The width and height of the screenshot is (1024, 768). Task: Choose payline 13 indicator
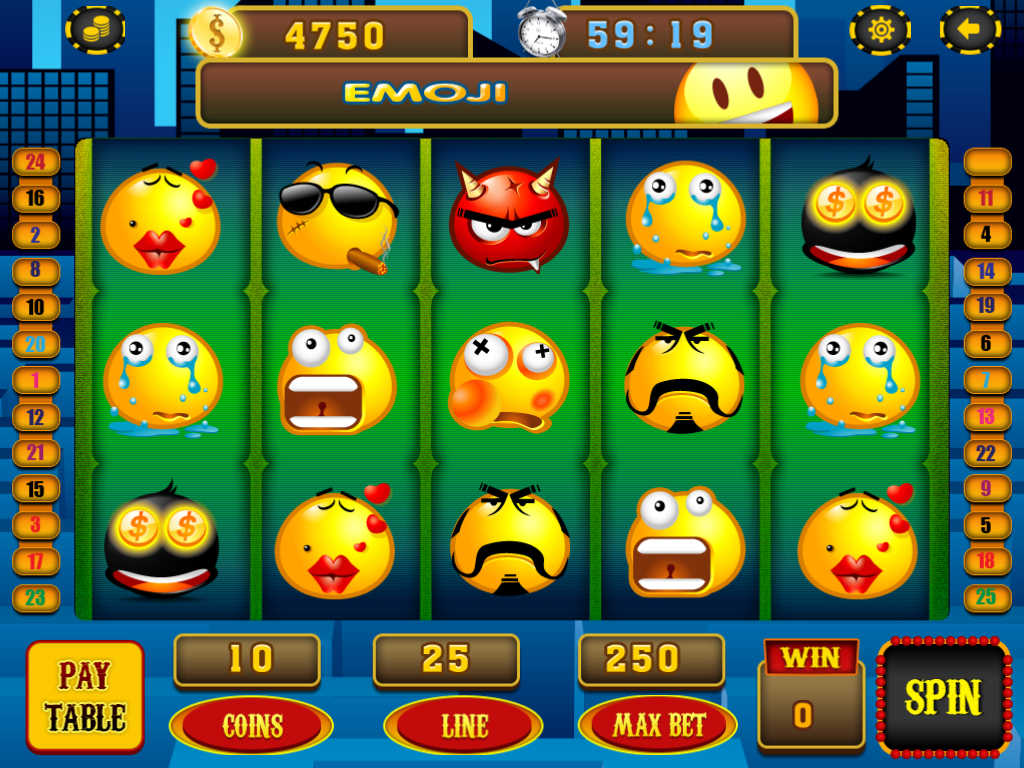986,416
